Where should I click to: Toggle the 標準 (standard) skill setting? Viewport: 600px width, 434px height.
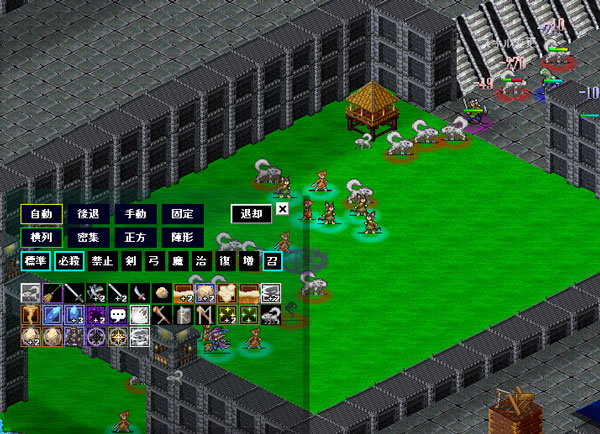pos(35,261)
